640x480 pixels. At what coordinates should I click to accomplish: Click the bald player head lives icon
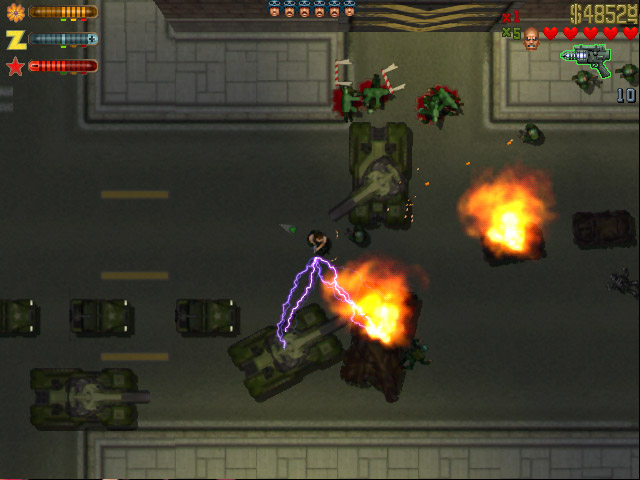[x=531, y=36]
